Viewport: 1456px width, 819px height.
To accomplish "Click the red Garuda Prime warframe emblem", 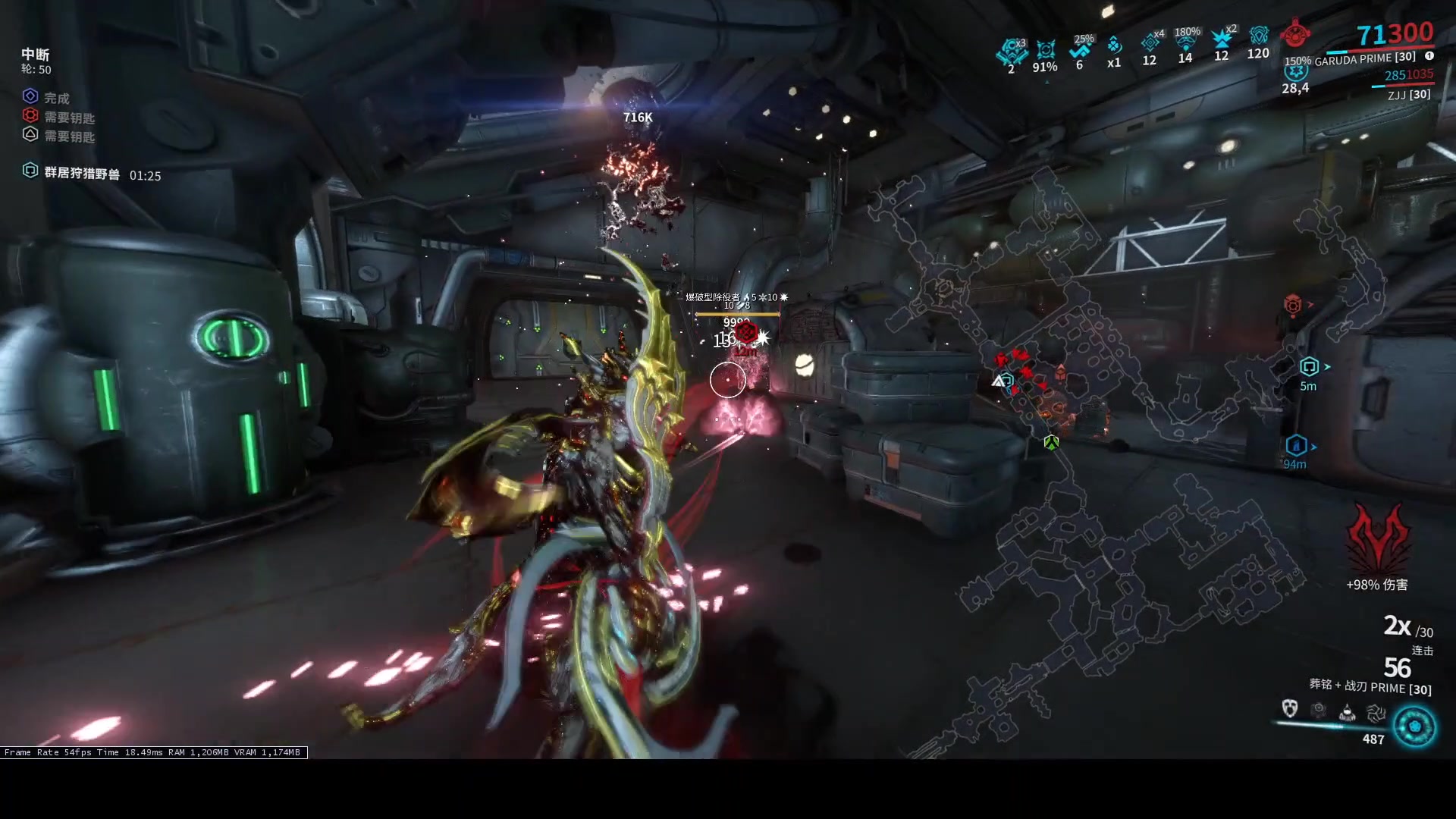I will pyautogui.click(x=1296, y=34).
